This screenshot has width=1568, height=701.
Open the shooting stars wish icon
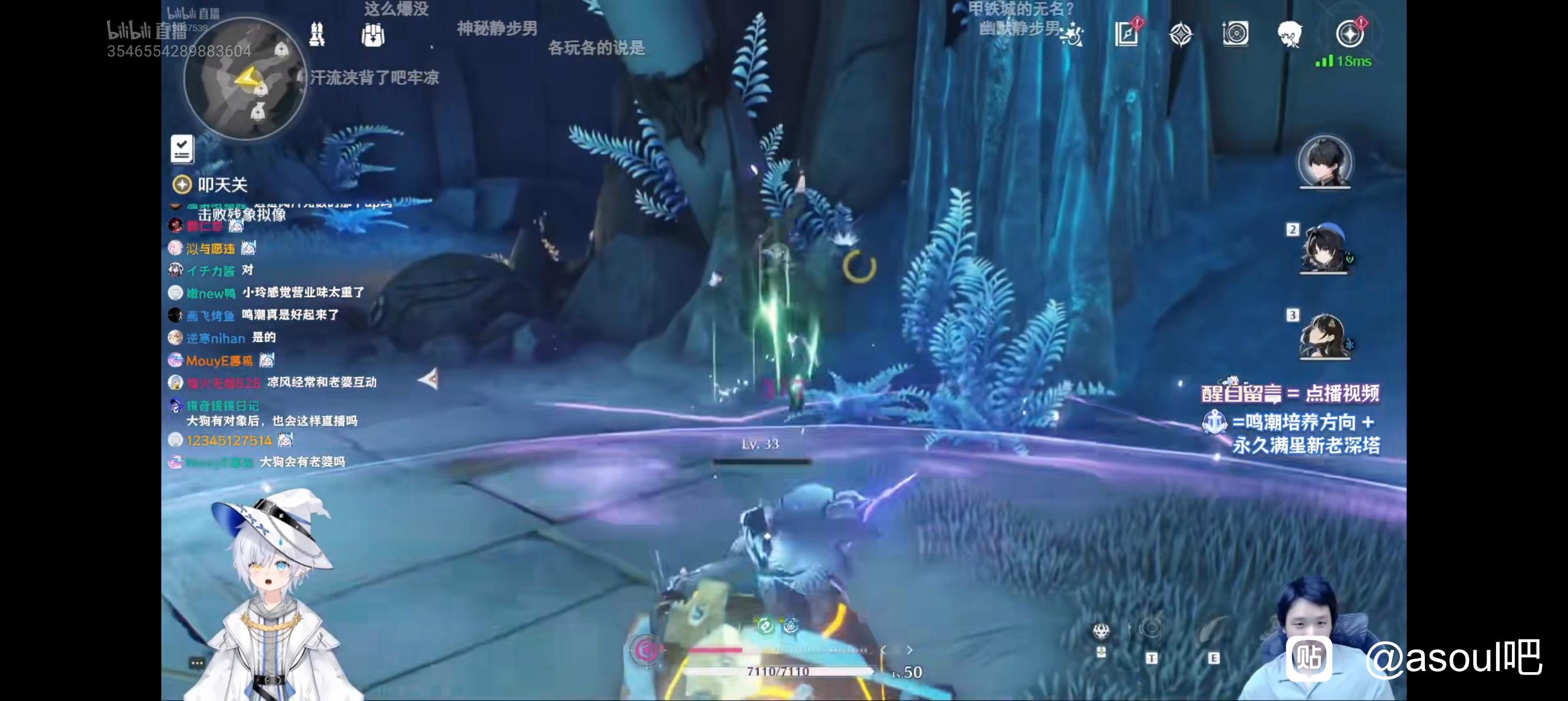point(1071,34)
